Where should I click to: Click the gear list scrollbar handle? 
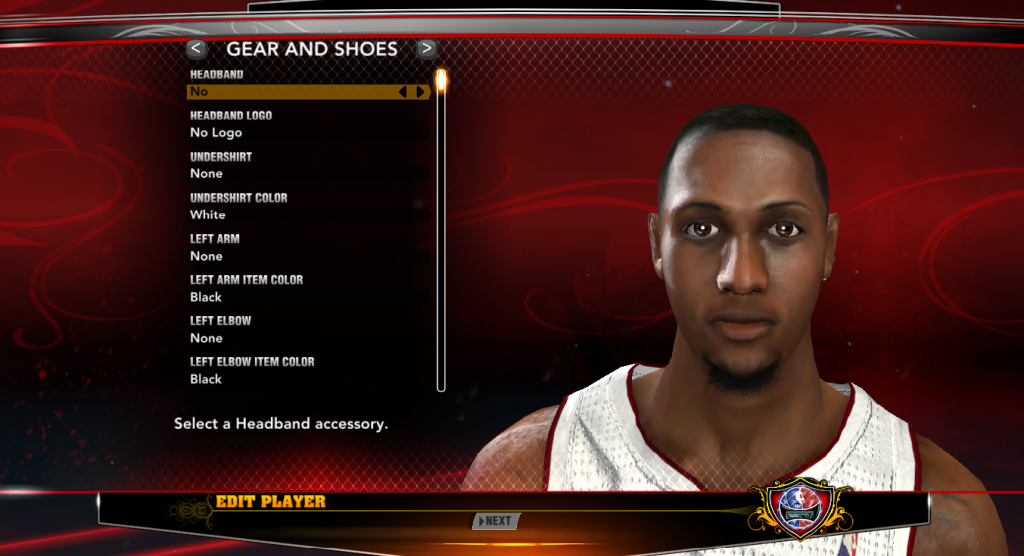point(441,79)
